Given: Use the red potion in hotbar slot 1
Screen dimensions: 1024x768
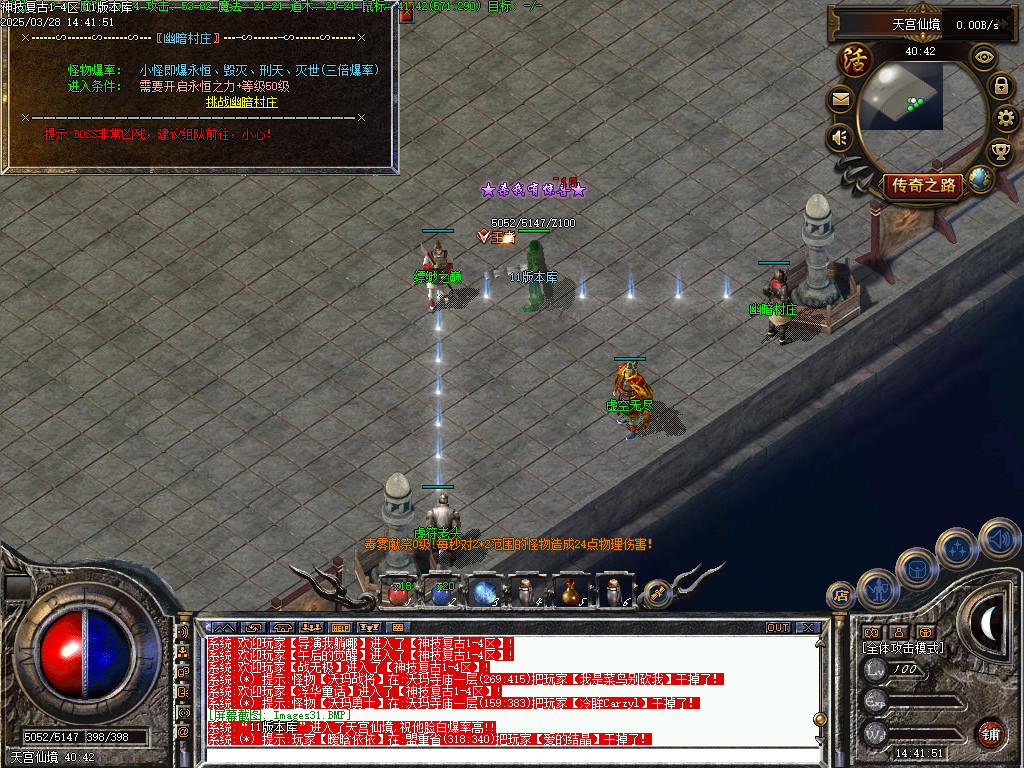Looking at the screenshot, I should (x=399, y=592).
